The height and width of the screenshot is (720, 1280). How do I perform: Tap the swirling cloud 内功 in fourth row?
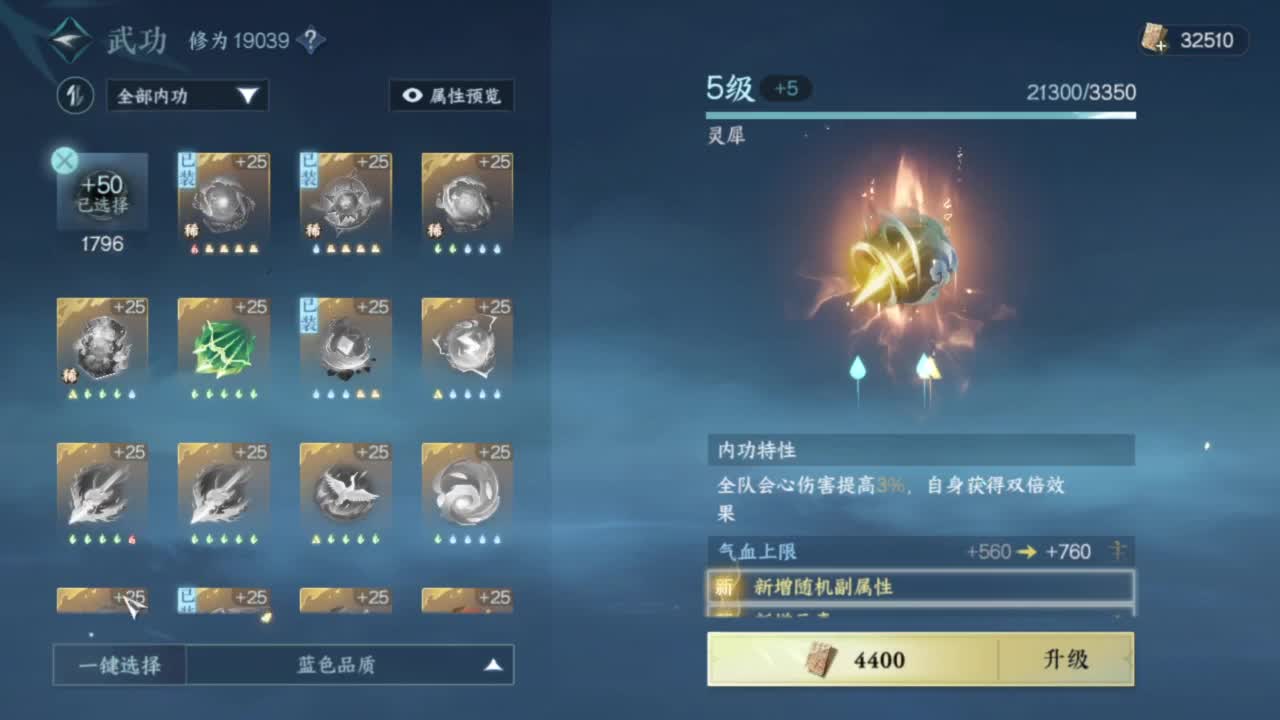point(466,490)
